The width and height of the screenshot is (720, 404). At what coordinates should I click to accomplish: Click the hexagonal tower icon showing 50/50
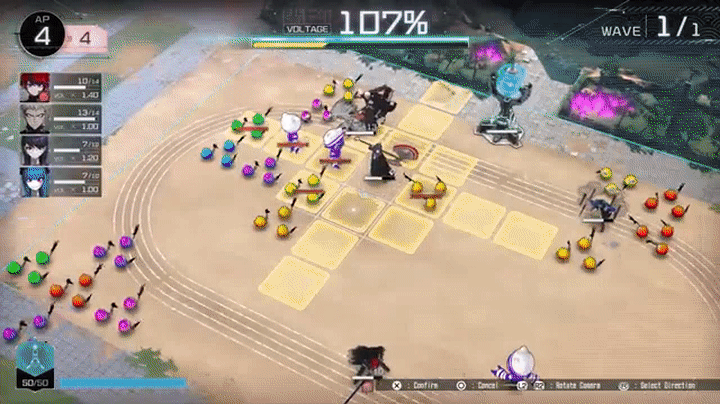(x=34, y=360)
